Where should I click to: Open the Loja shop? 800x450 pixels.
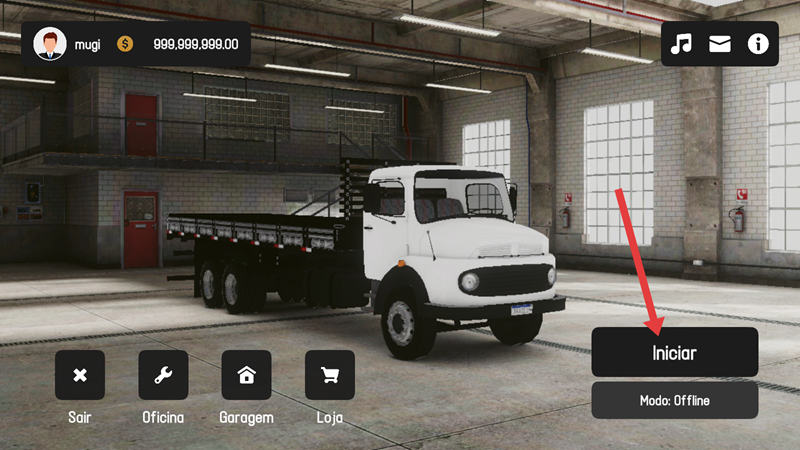329,376
